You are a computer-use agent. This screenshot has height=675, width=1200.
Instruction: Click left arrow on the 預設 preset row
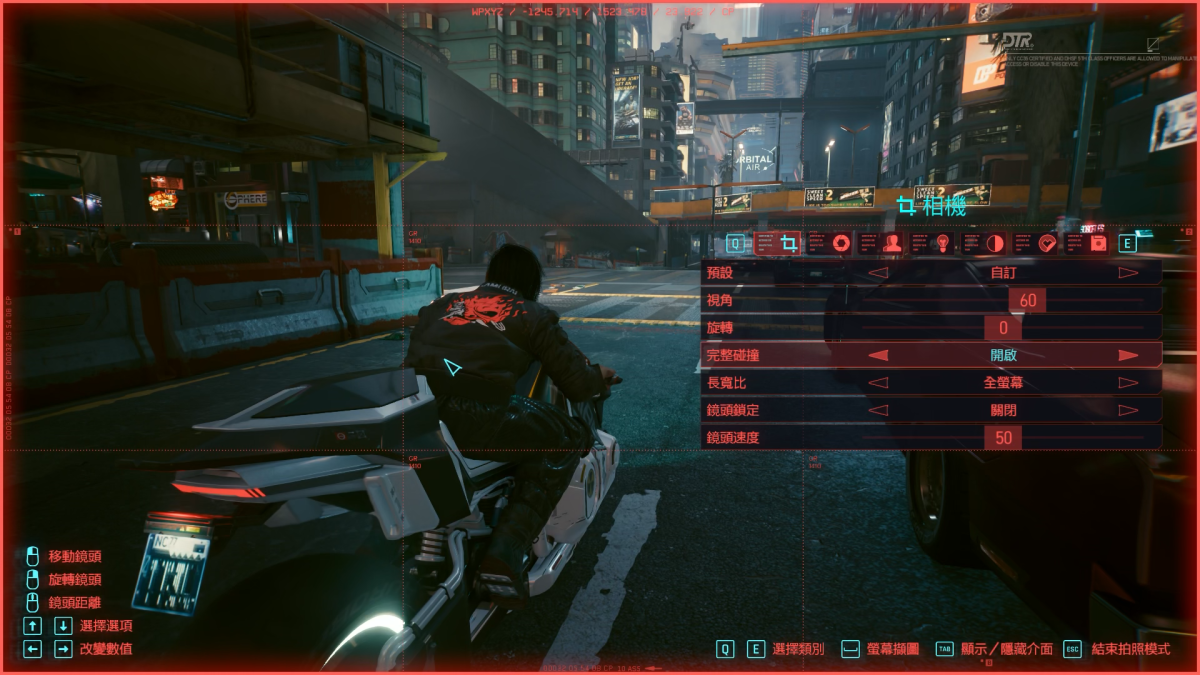tap(877, 272)
